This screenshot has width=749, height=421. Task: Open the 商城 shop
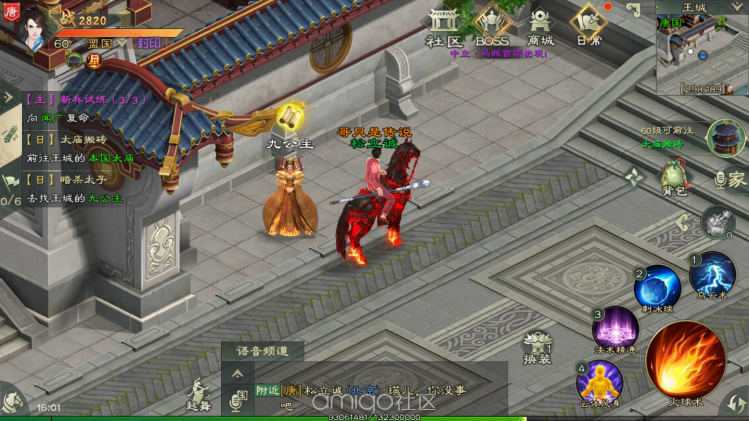(540, 27)
